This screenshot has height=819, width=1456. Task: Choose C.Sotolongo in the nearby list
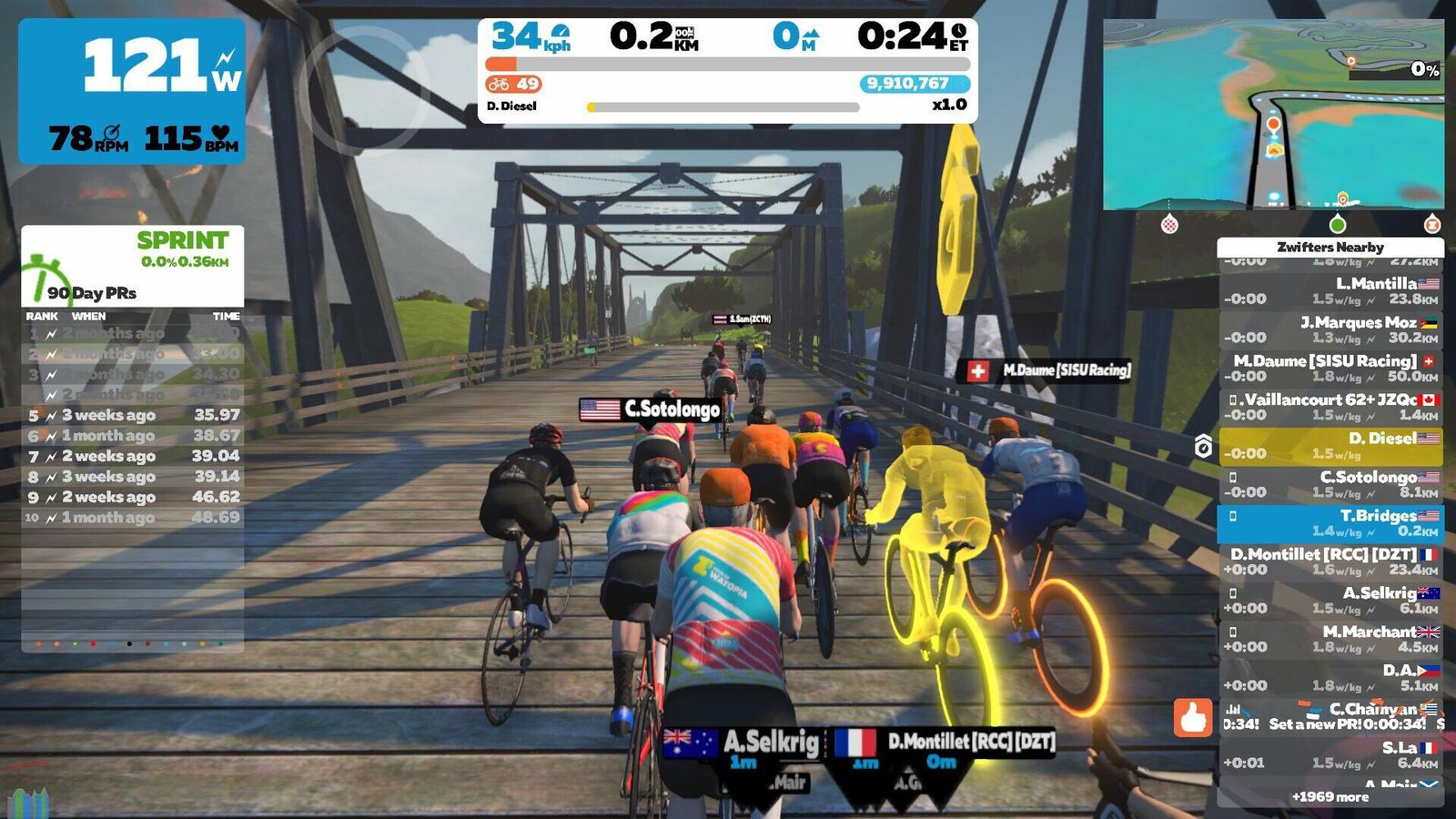(x=1330, y=484)
